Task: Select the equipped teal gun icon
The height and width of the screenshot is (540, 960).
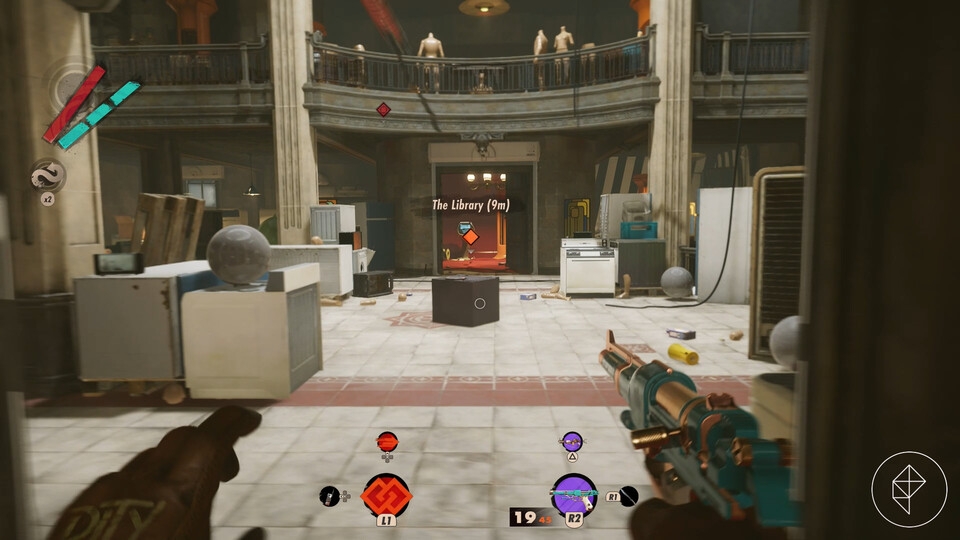Action: (x=573, y=494)
